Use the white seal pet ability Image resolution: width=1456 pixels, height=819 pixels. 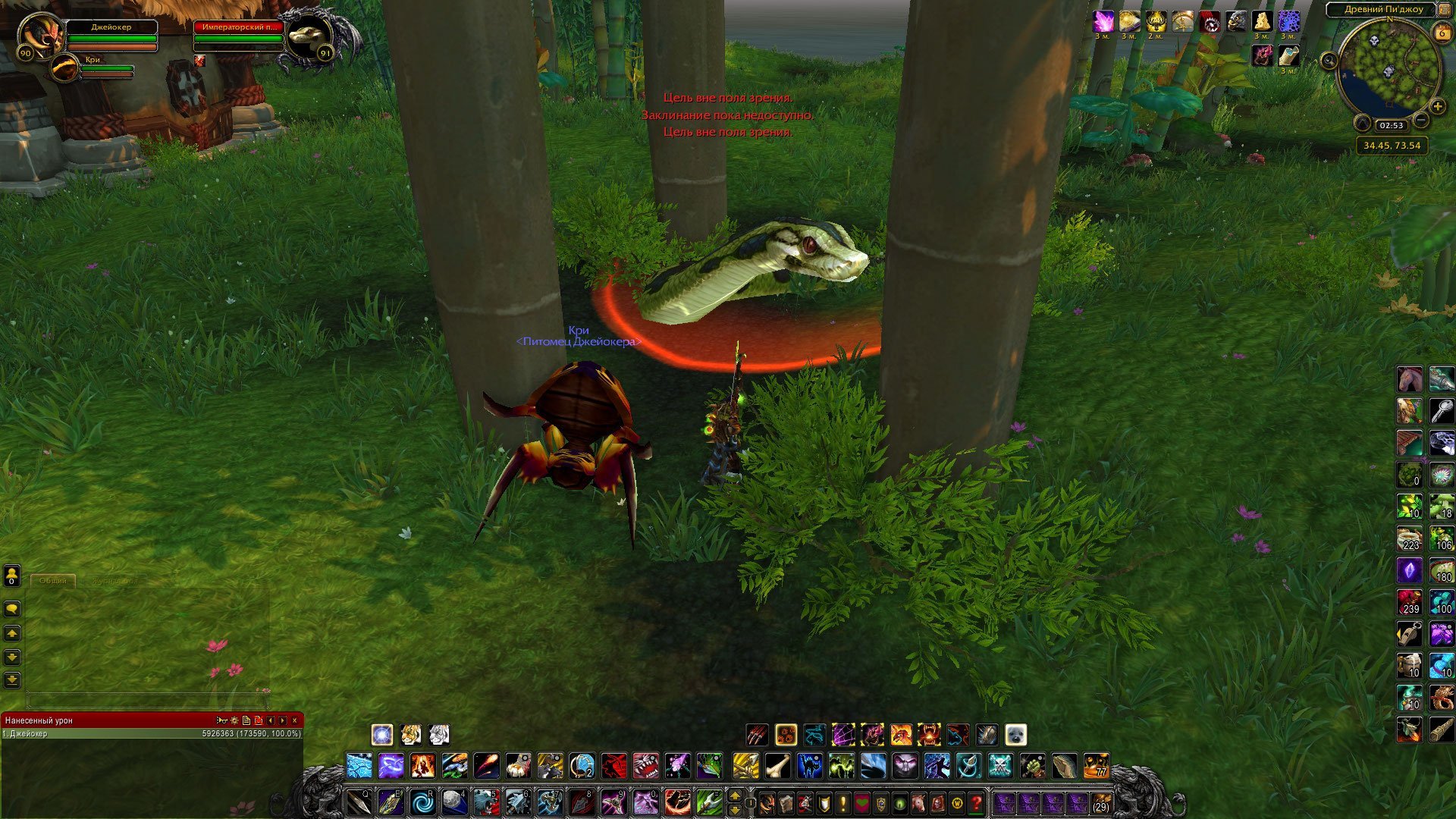pyautogui.click(x=1015, y=734)
